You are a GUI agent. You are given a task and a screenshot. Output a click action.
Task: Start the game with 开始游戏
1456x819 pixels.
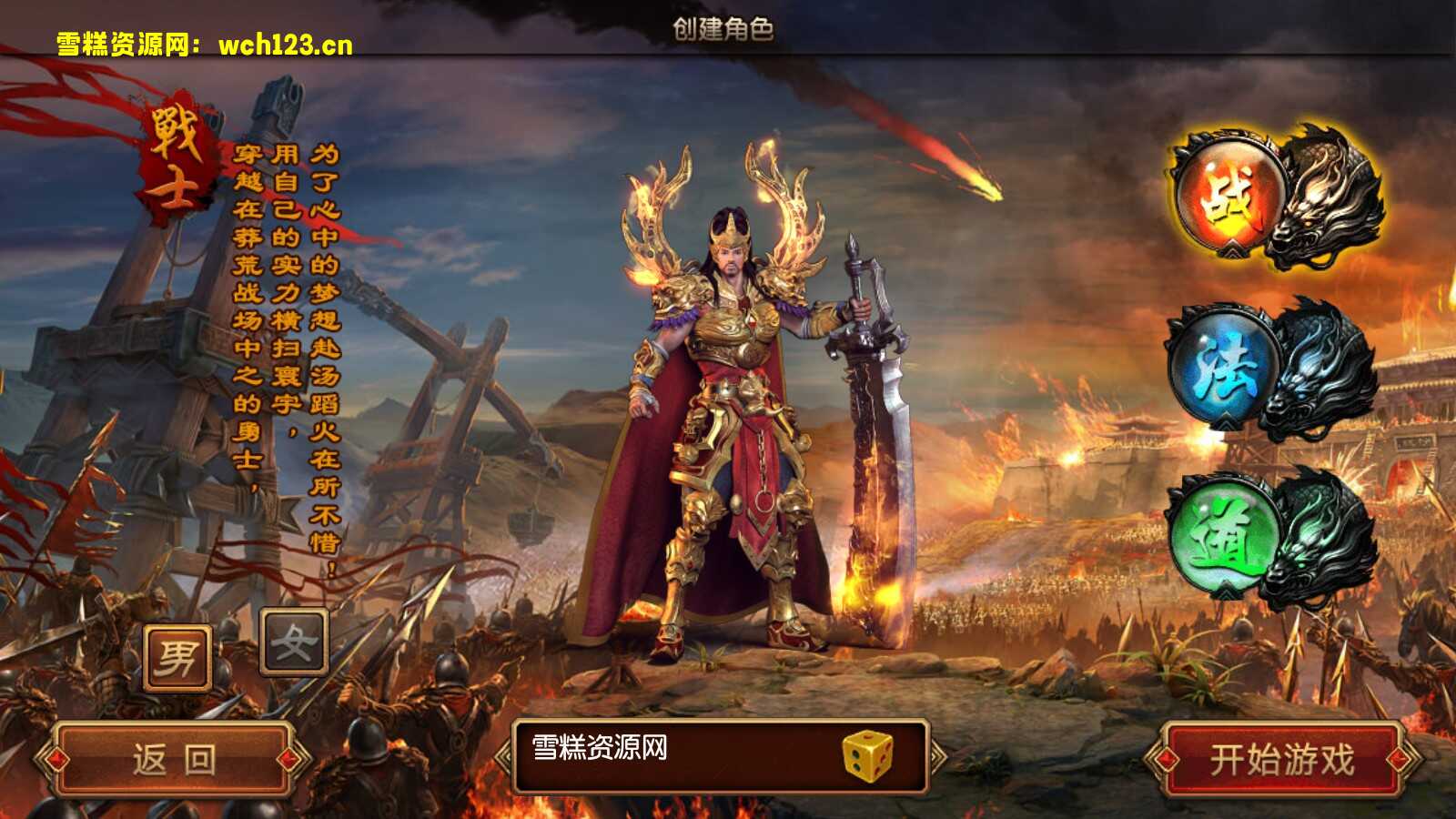pos(1281,760)
